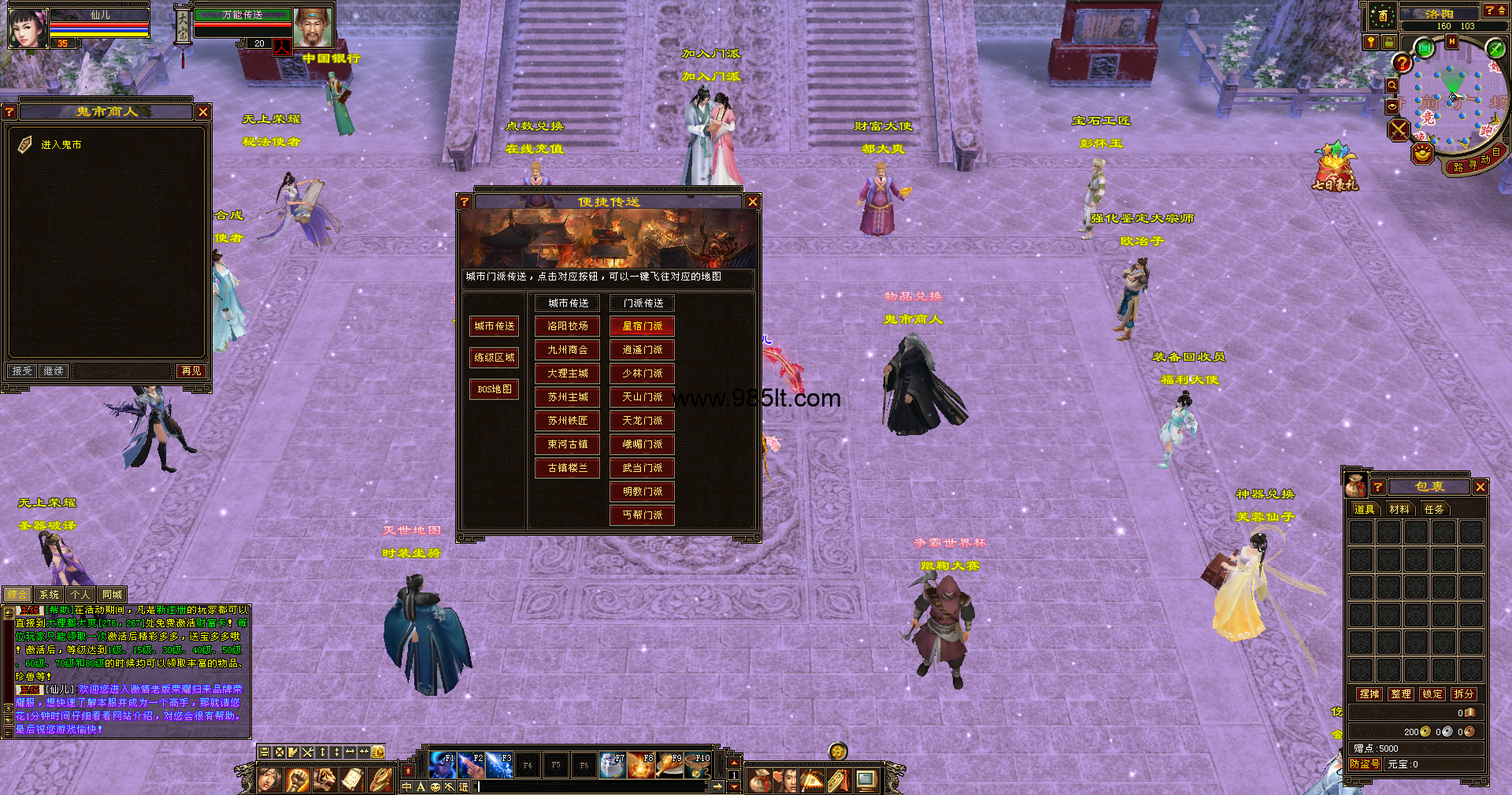The image size is (1512, 795).
Task: Select the 城市传送 category
Action: pos(495,326)
